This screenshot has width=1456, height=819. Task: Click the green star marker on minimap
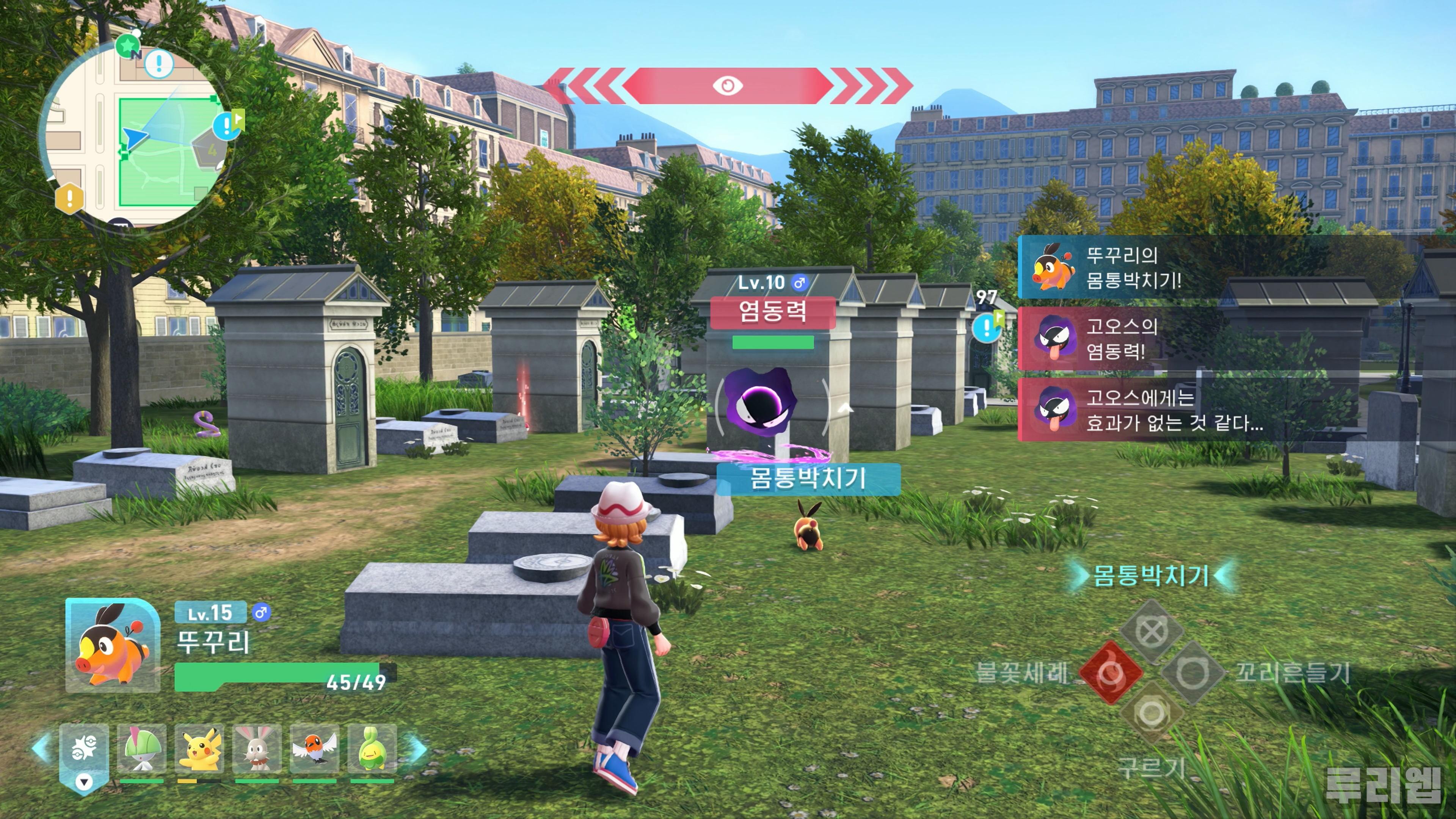[x=127, y=45]
